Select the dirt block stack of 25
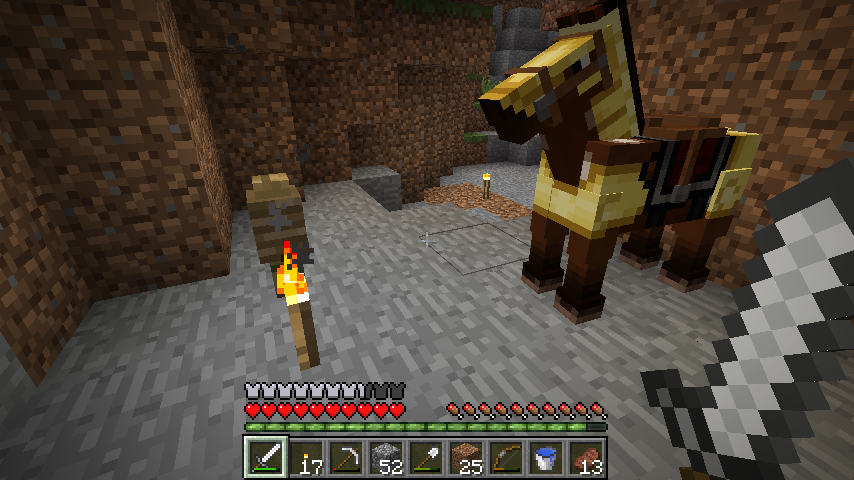854x480 pixels. coord(466,458)
